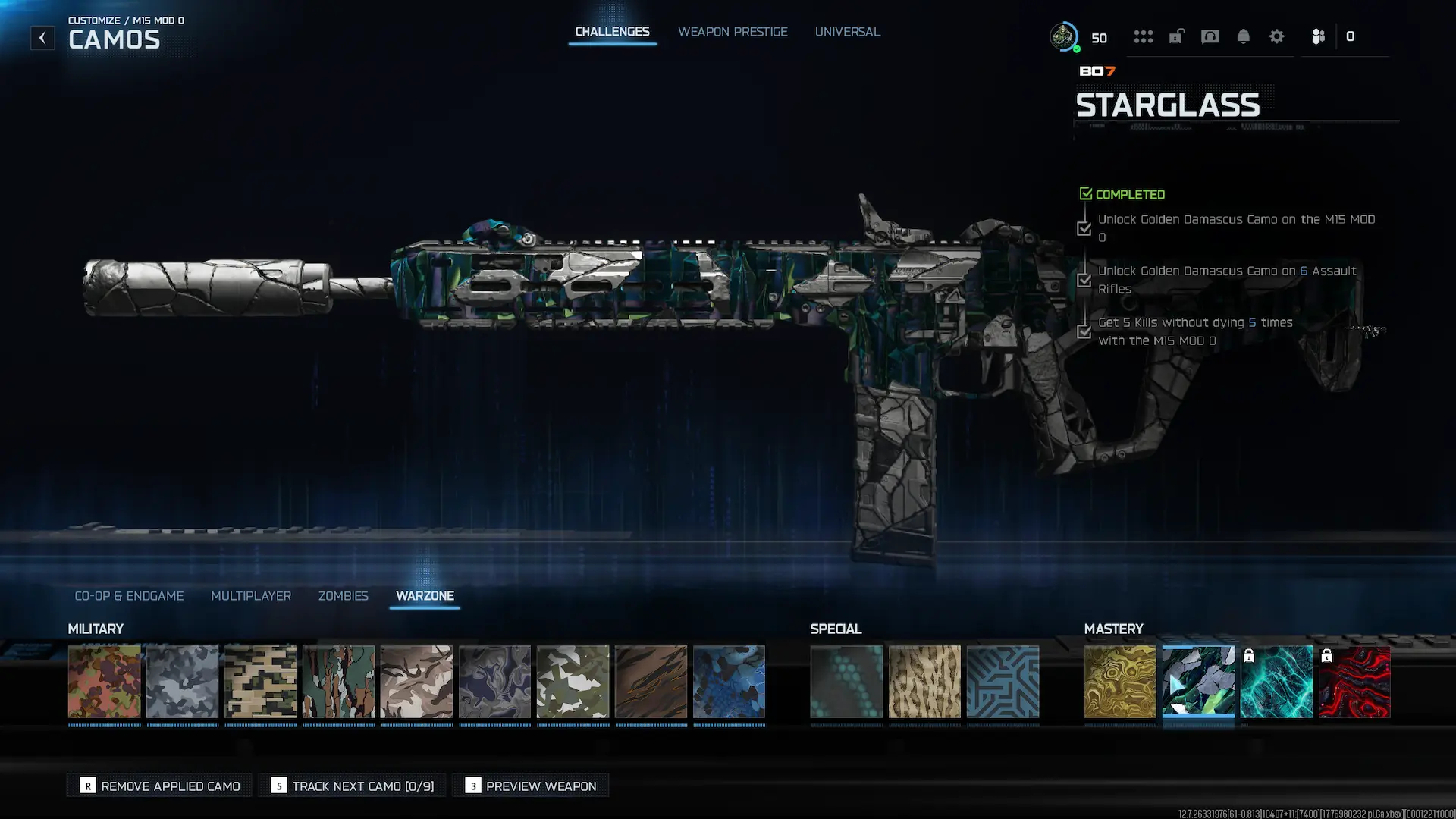Viewport: 1456px width, 819px height.
Task: Choose the blue maze pattern special camo
Action: [1003, 682]
